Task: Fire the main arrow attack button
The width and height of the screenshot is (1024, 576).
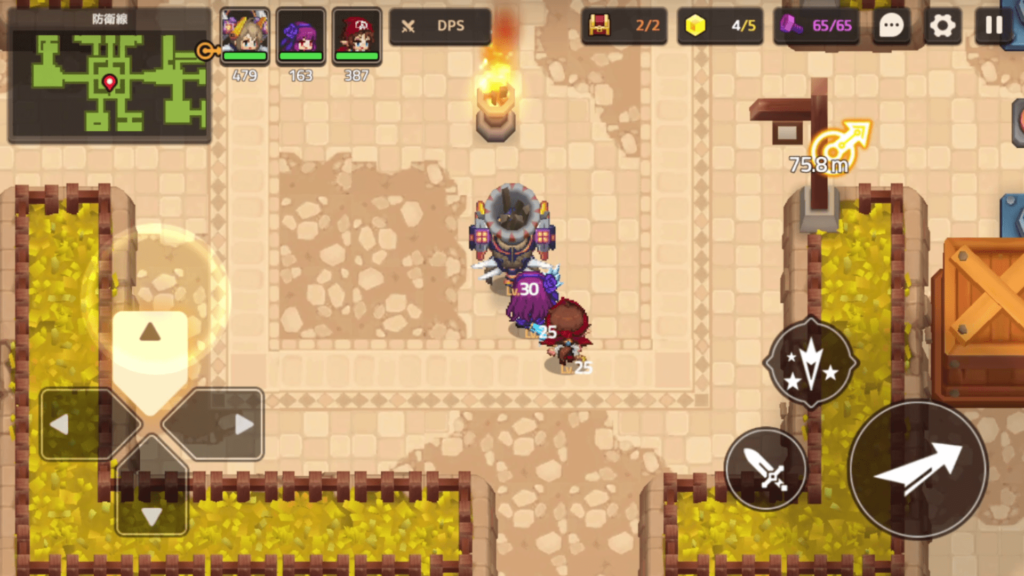Action: click(x=918, y=469)
